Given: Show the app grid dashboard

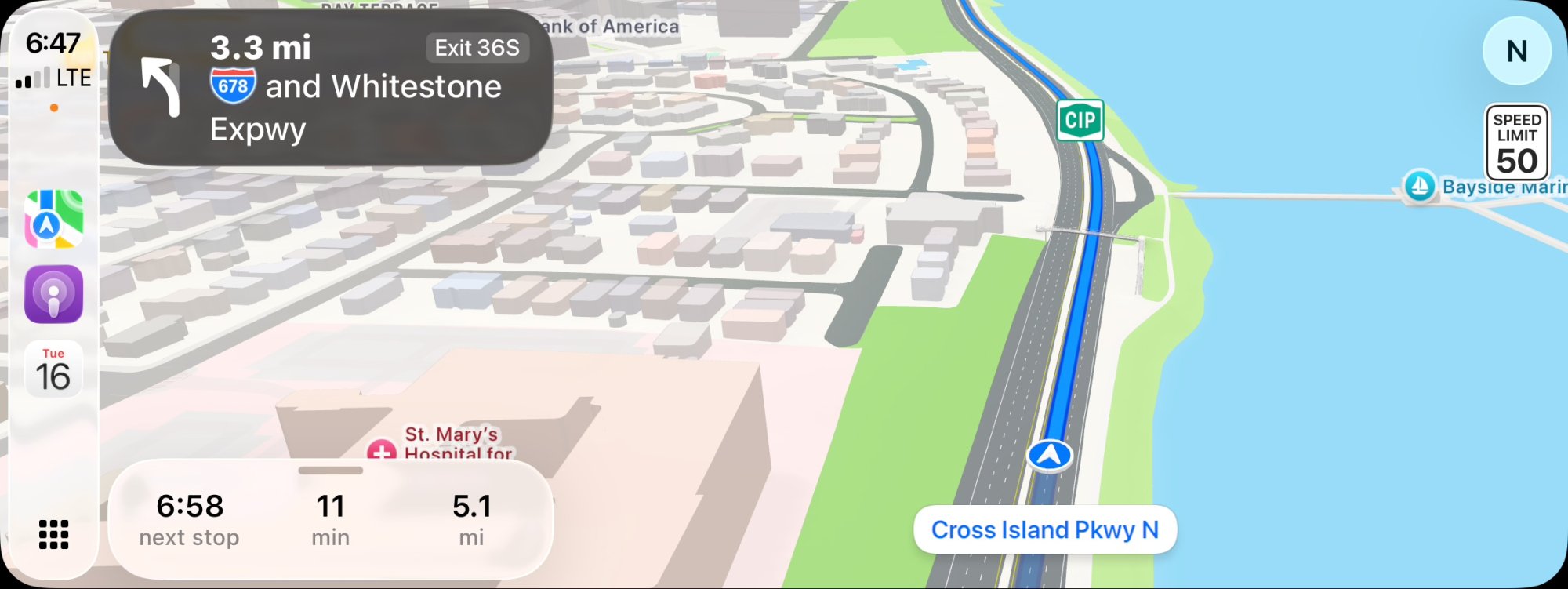Looking at the screenshot, I should (53, 534).
